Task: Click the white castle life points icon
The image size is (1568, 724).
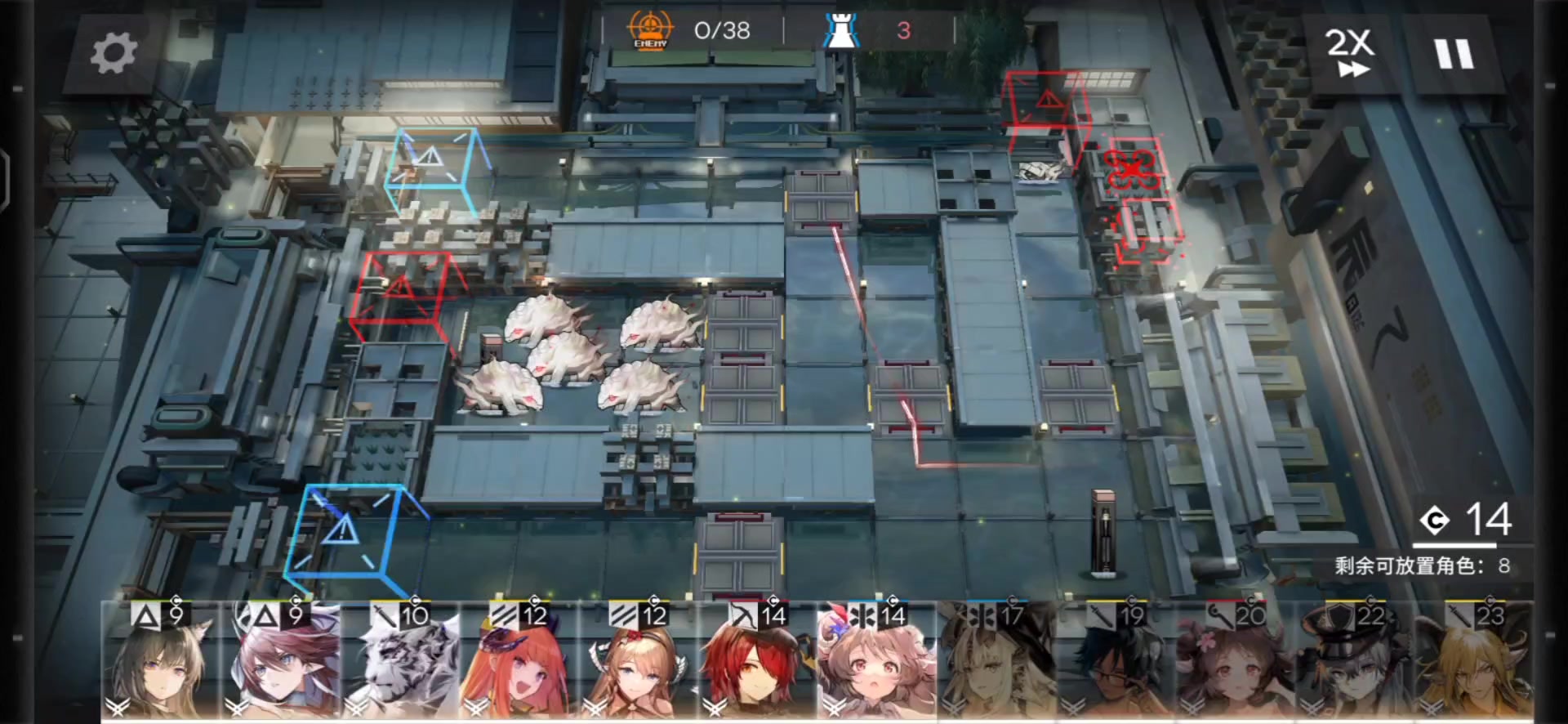Action: (x=841, y=31)
